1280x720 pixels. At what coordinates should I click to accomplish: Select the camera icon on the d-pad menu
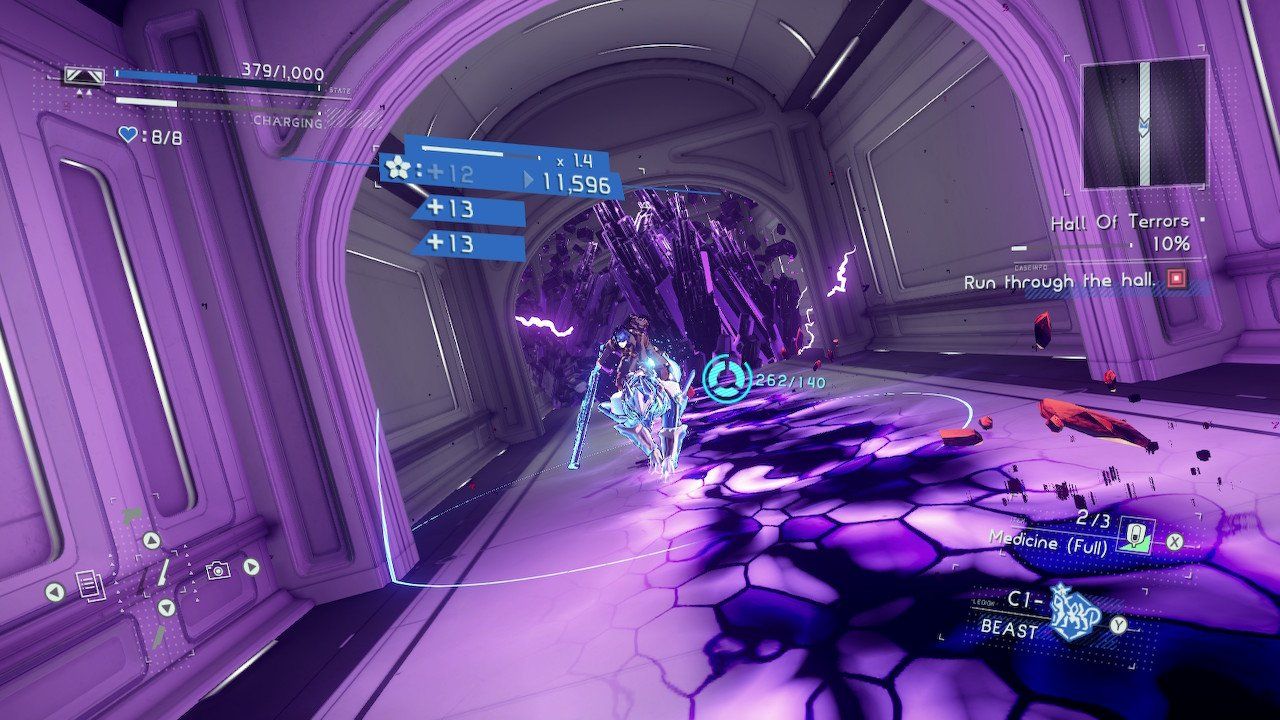(217, 570)
